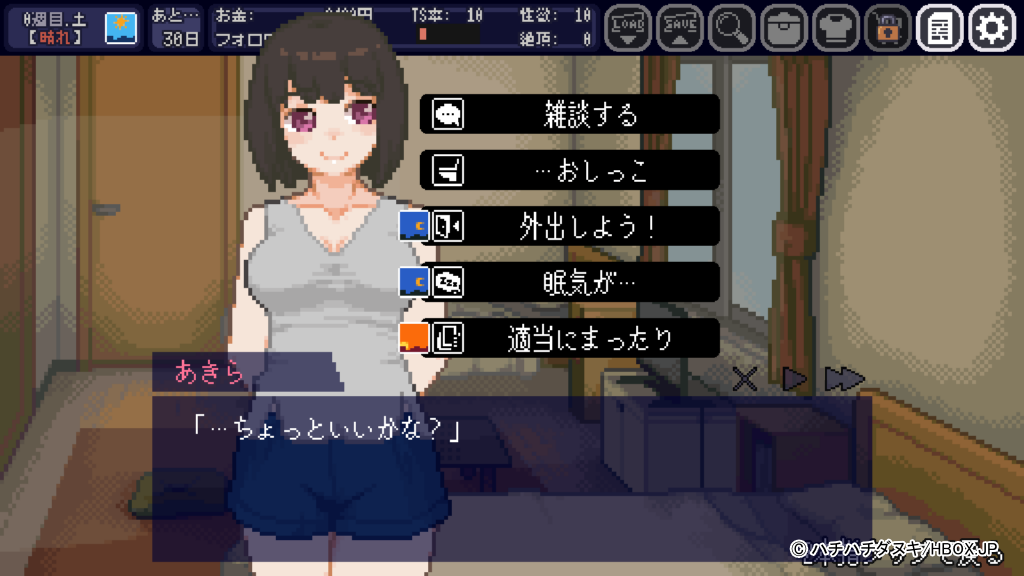Screen dimensions: 1024x576
Task: Open the SAVE game menu
Action: (x=679, y=28)
